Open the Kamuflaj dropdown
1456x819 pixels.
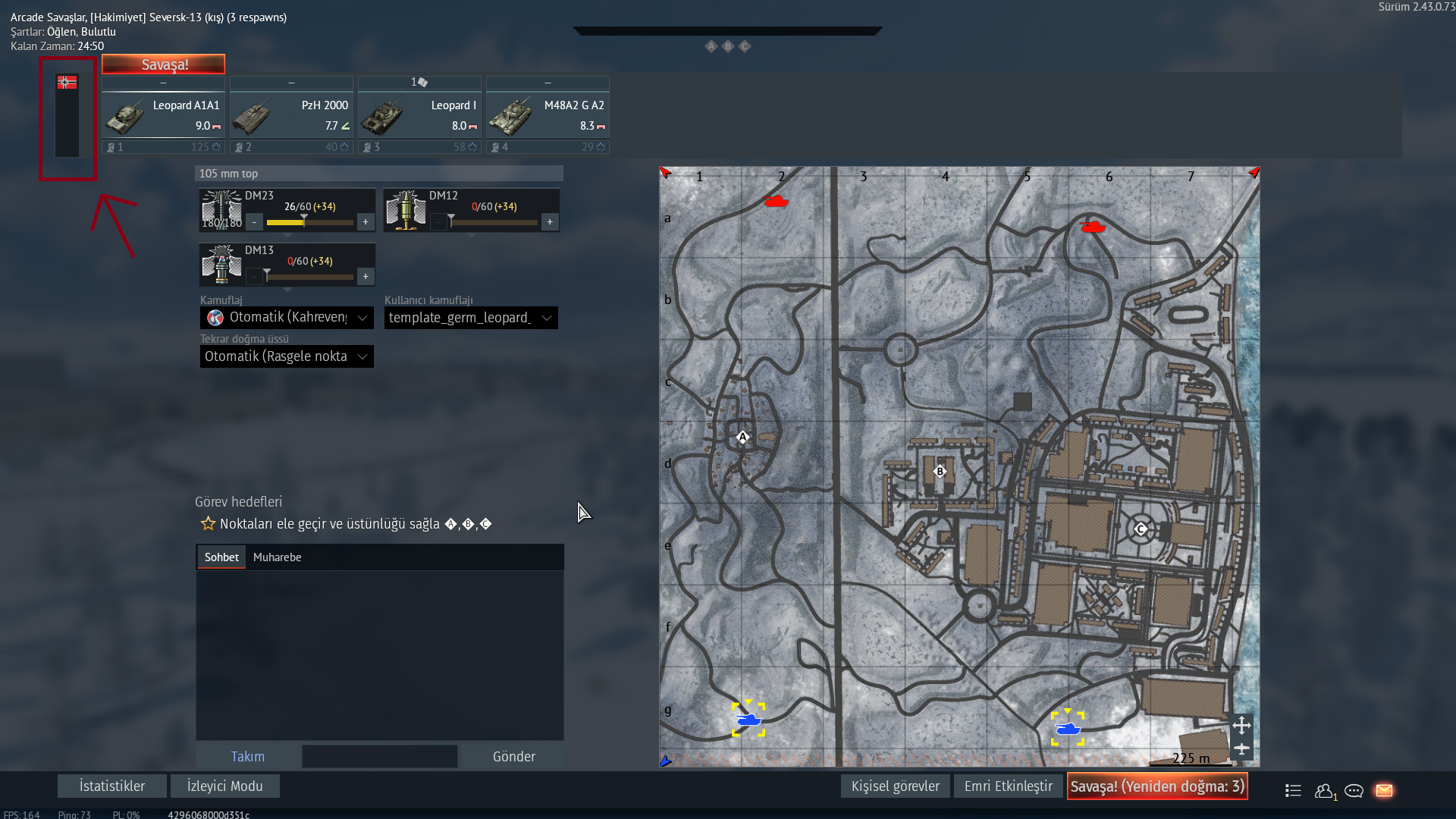(287, 318)
